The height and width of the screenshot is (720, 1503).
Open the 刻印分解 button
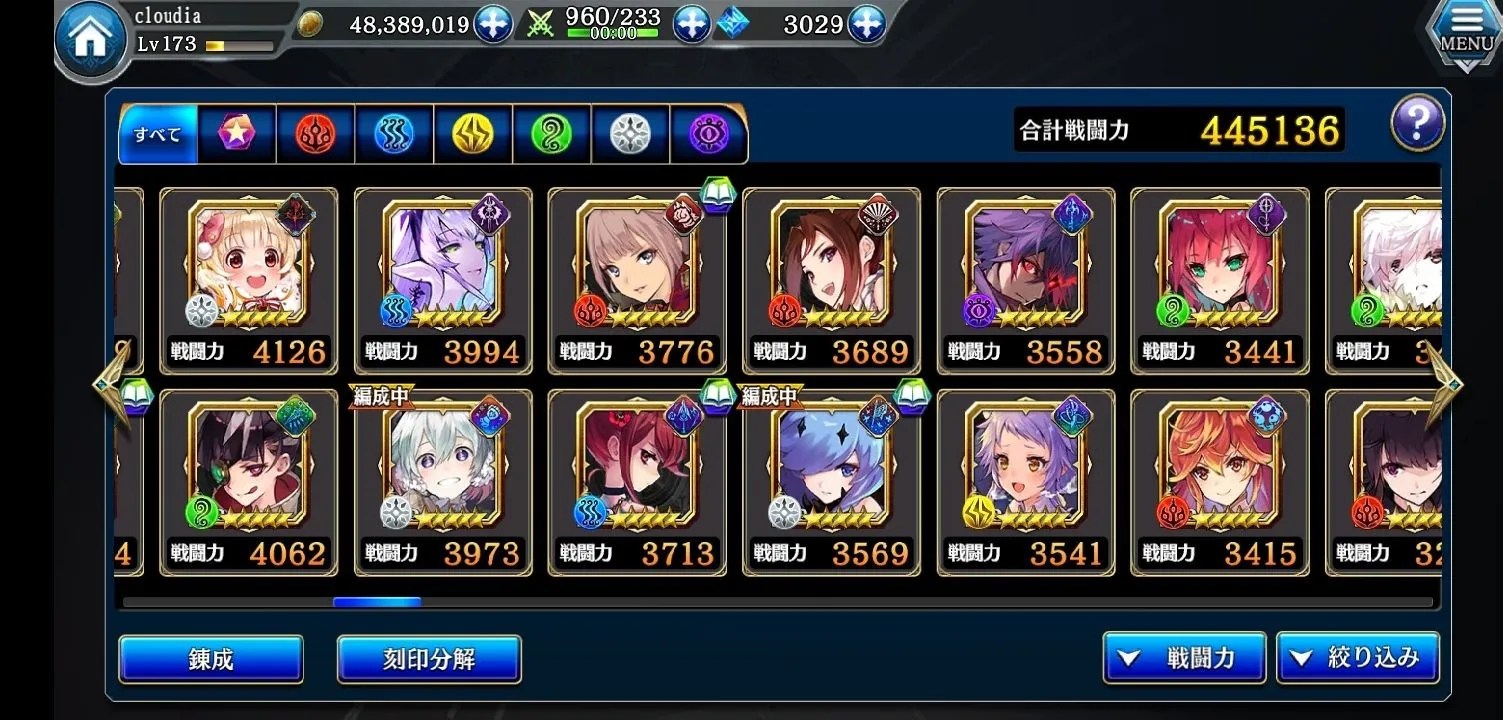429,659
